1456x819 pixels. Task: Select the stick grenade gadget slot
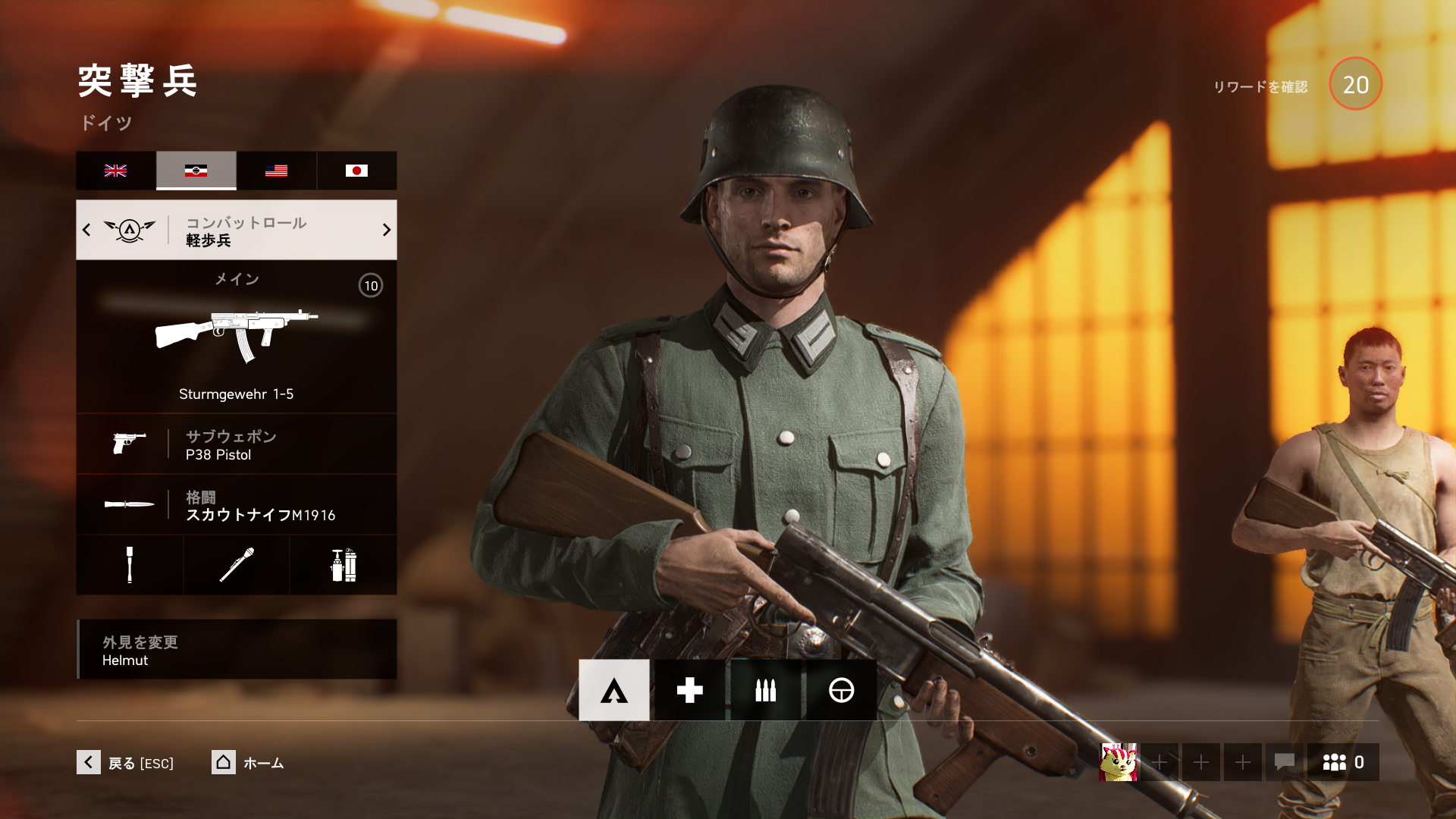click(x=130, y=565)
